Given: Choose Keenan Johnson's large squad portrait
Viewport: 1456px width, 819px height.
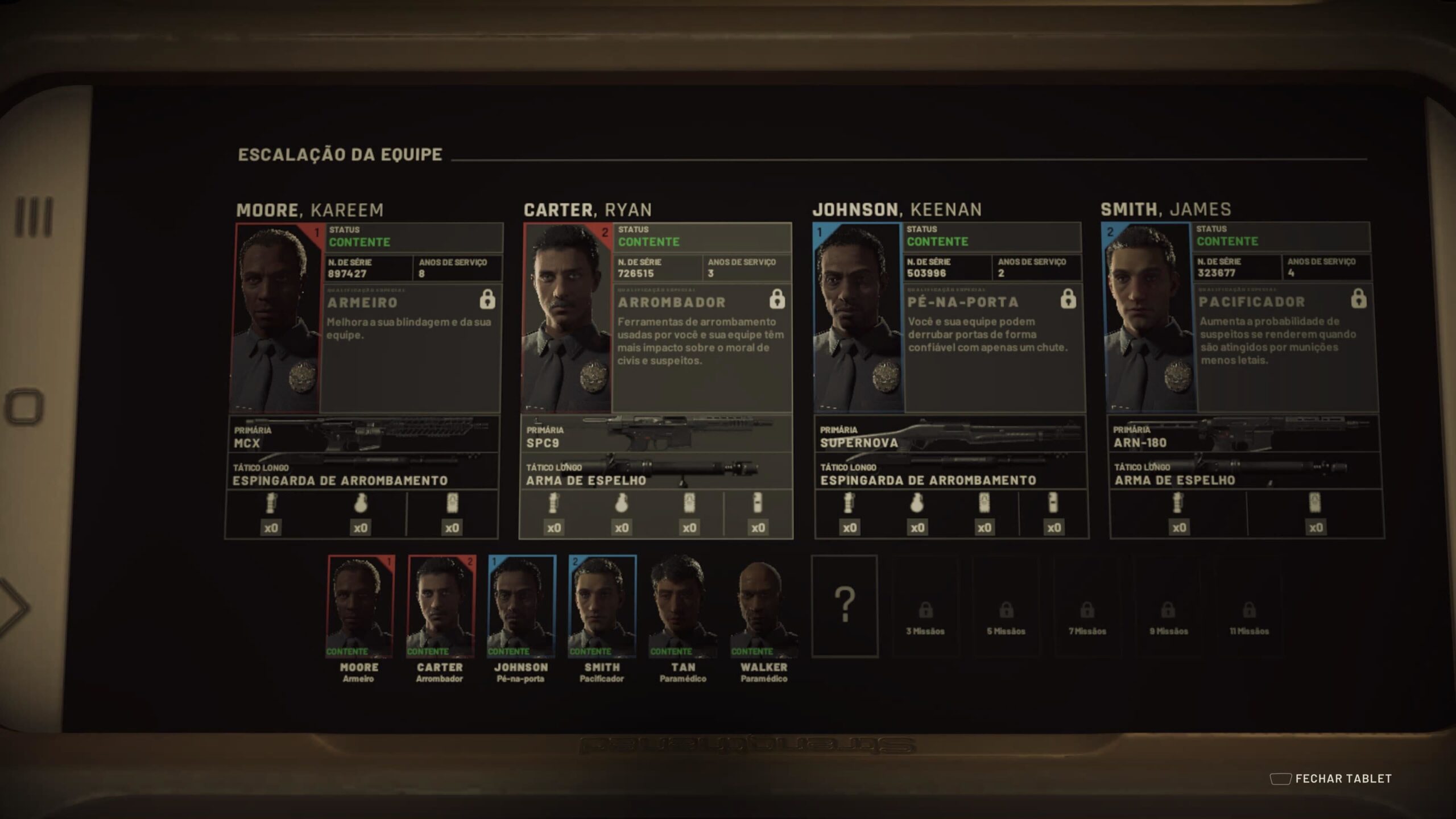Looking at the screenshot, I should coord(858,318).
